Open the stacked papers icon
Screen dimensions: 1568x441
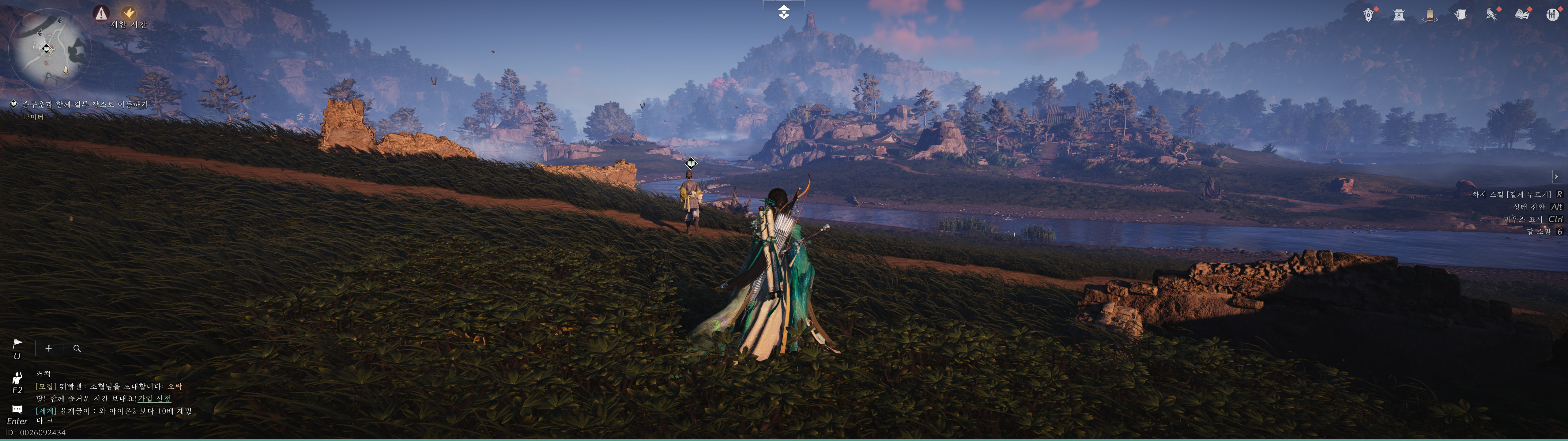tap(1460, 15)
